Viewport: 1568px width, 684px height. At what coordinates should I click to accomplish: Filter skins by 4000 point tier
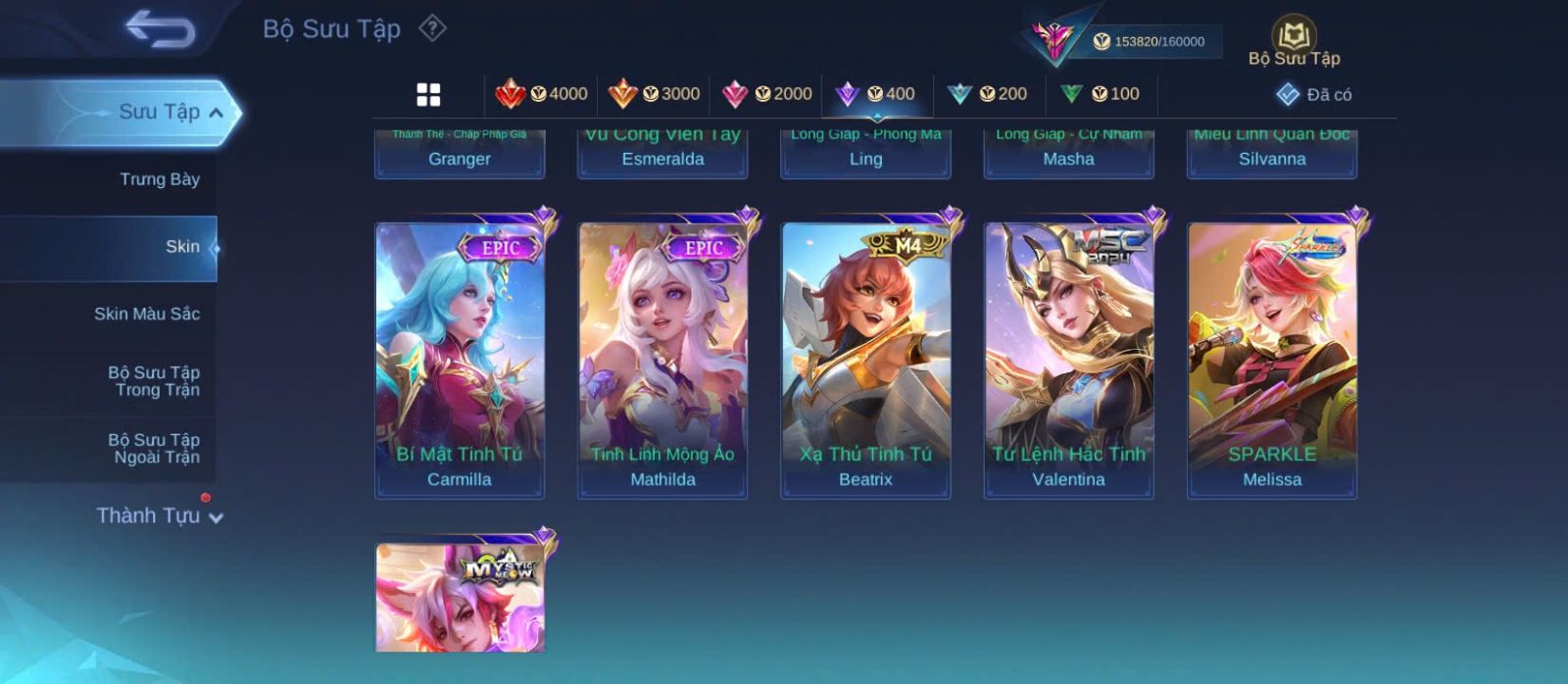coord(542,94)
